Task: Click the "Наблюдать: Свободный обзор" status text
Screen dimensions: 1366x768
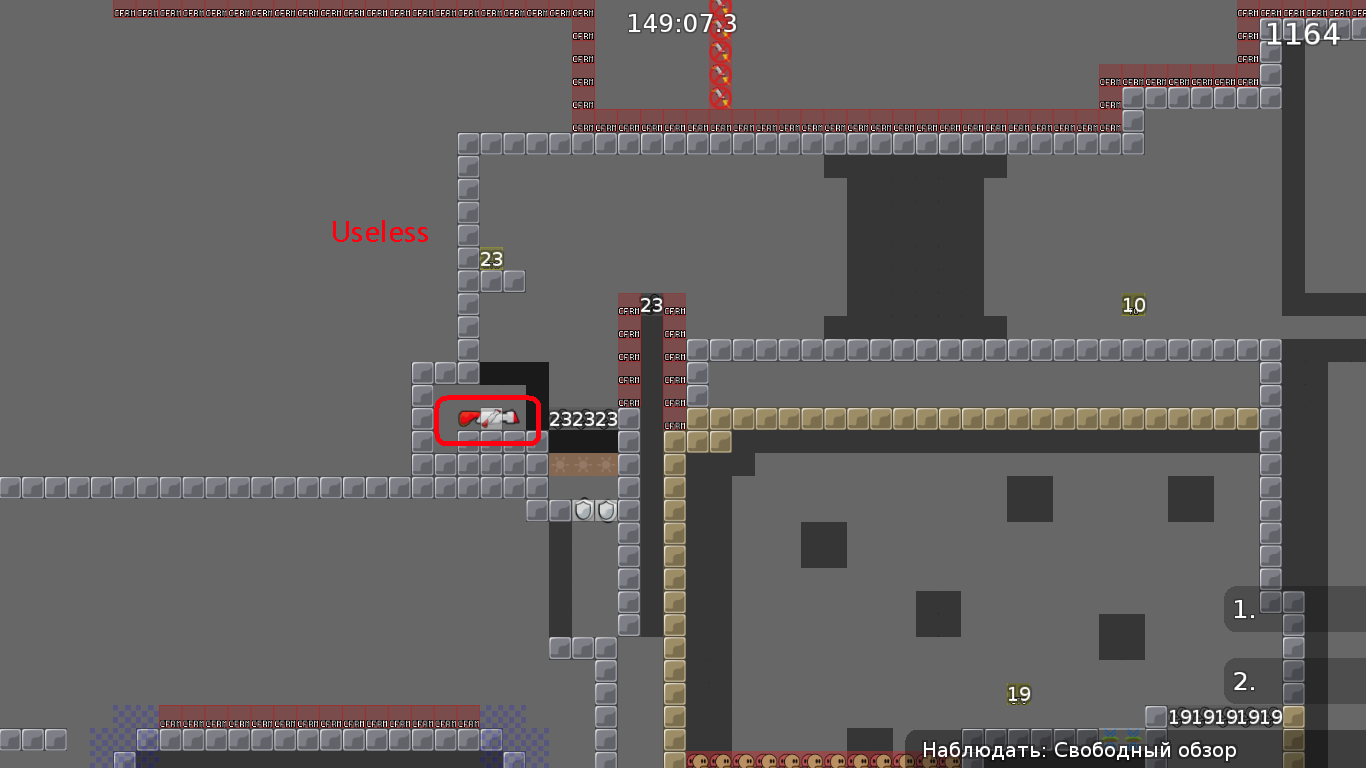Action: point(1078,749)
